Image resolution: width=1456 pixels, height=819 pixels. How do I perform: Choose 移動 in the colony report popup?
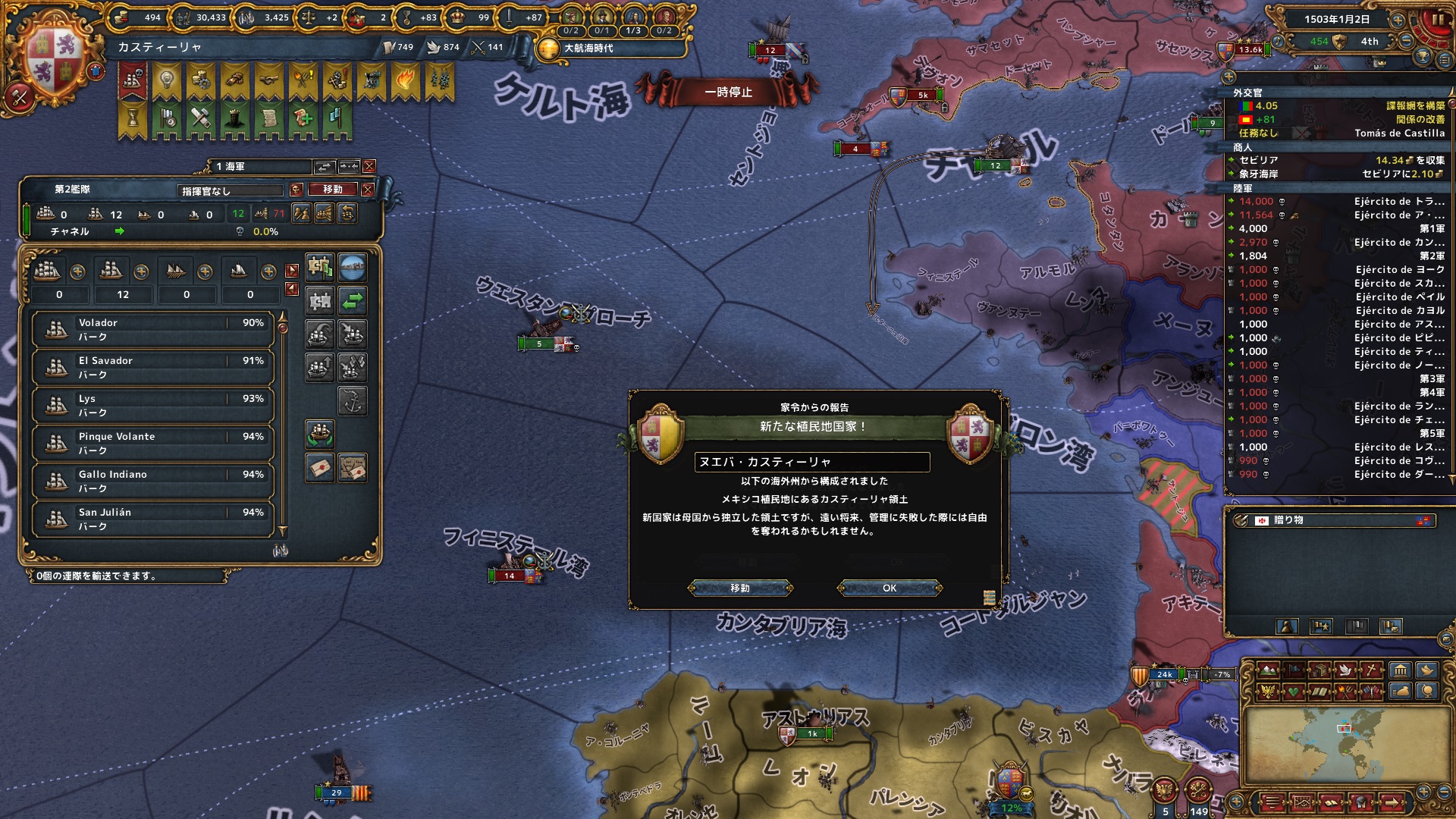coord(740,588)
